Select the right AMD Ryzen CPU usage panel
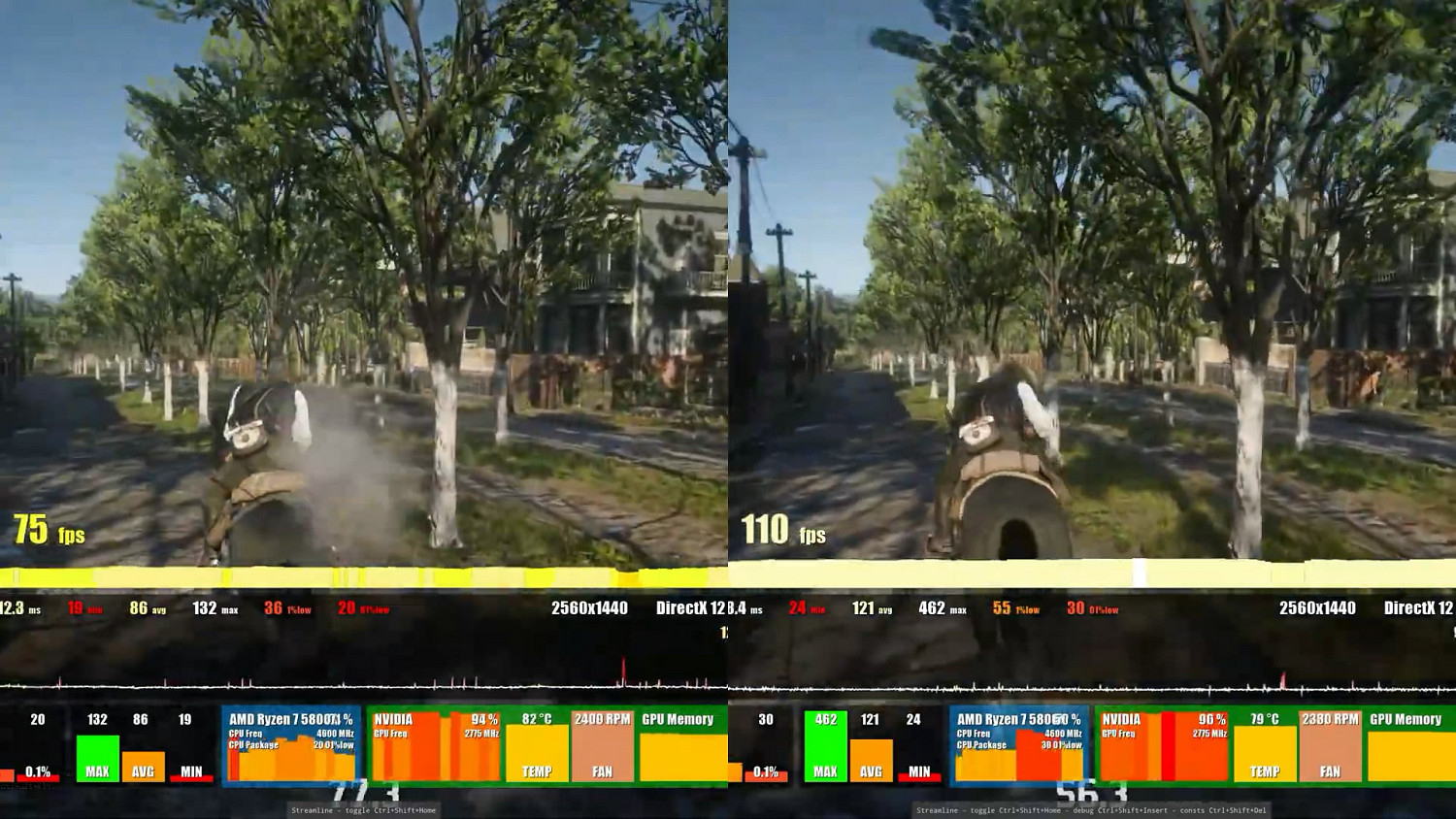Image resolution: width=1456 pixels, height=819 pixels. click(1017, 745)
